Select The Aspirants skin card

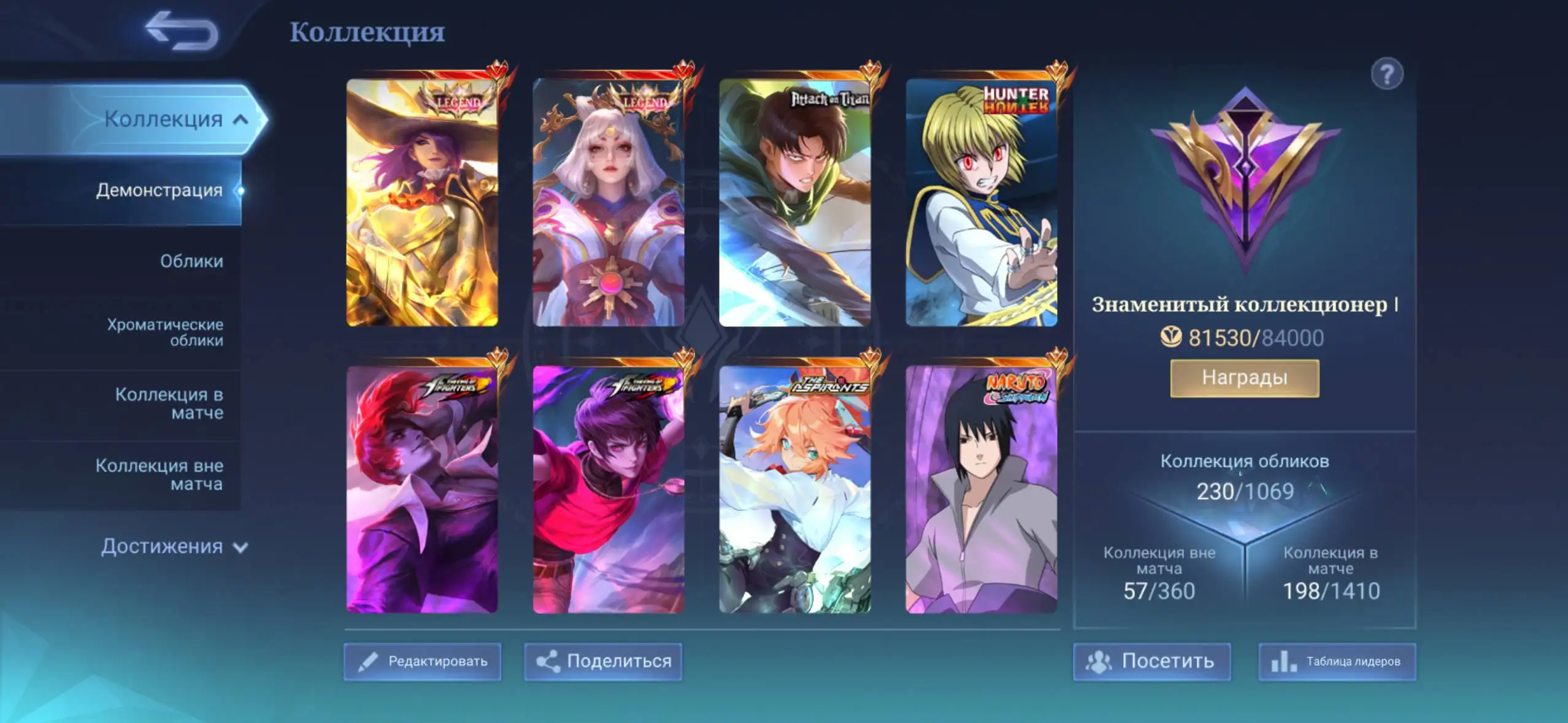pos(794,489)
